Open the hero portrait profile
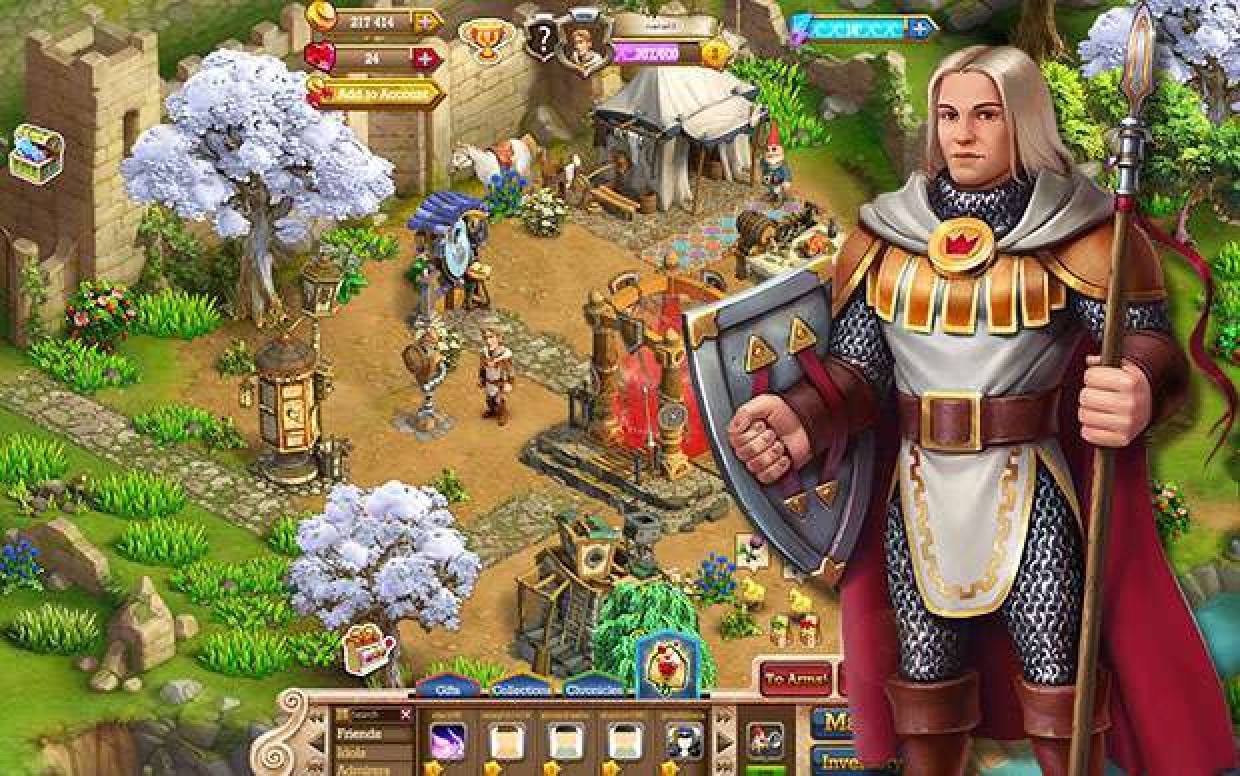Image resolution: width=1240 pixels, height=776 pixels. tap(582, 44)
